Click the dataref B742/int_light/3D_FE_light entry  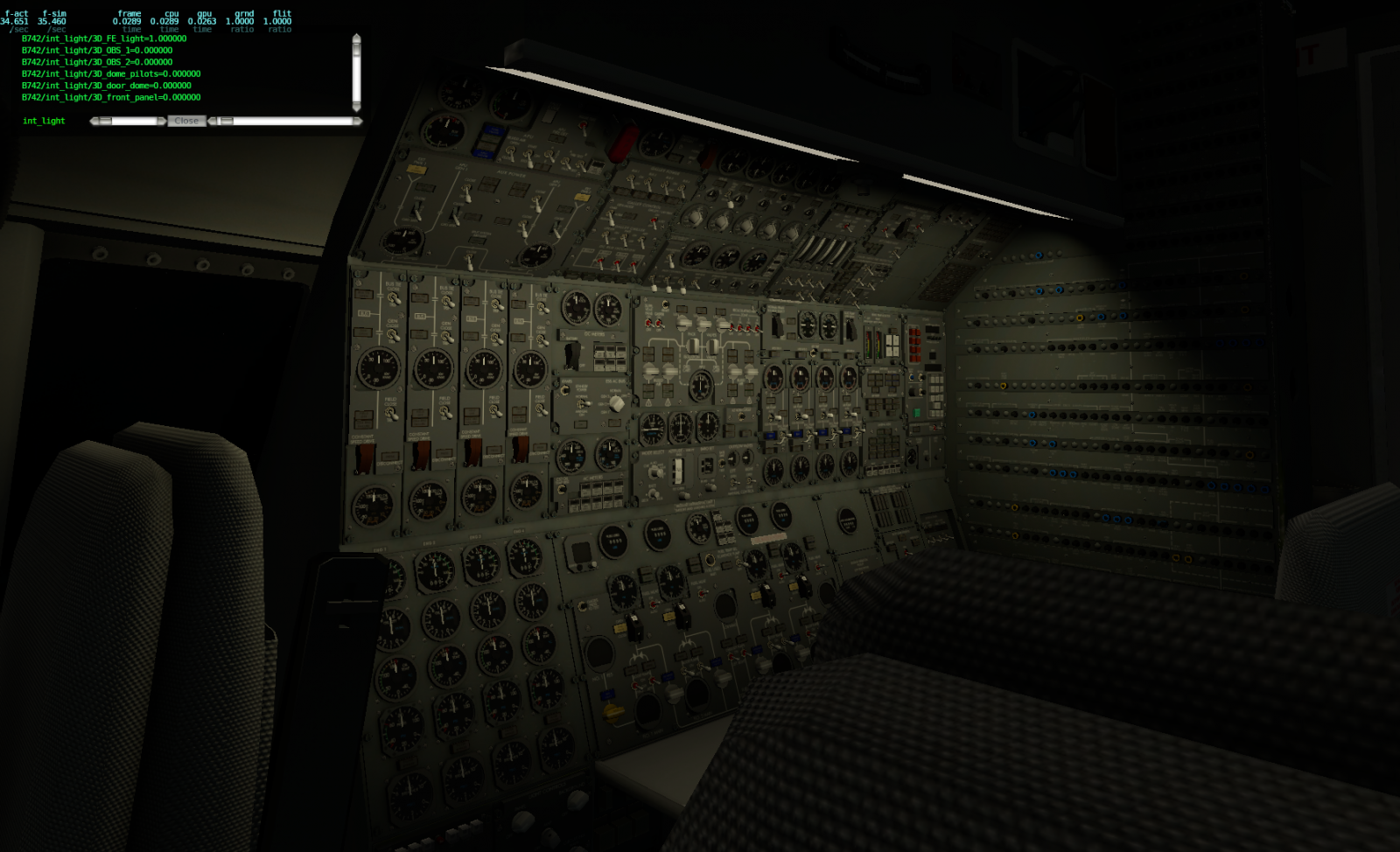coord(96,38)
